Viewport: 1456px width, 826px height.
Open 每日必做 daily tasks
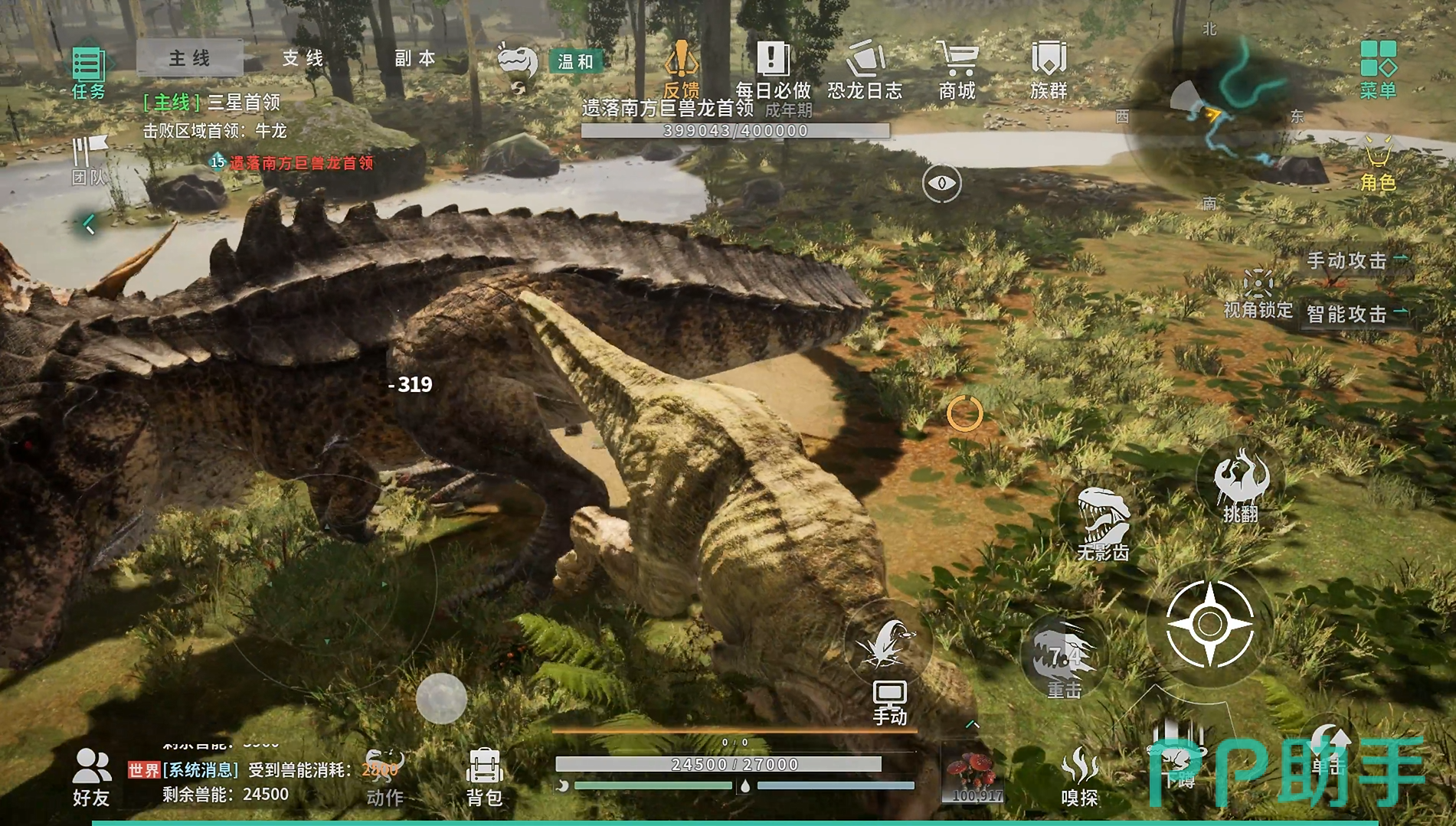[x=773, y=70]
